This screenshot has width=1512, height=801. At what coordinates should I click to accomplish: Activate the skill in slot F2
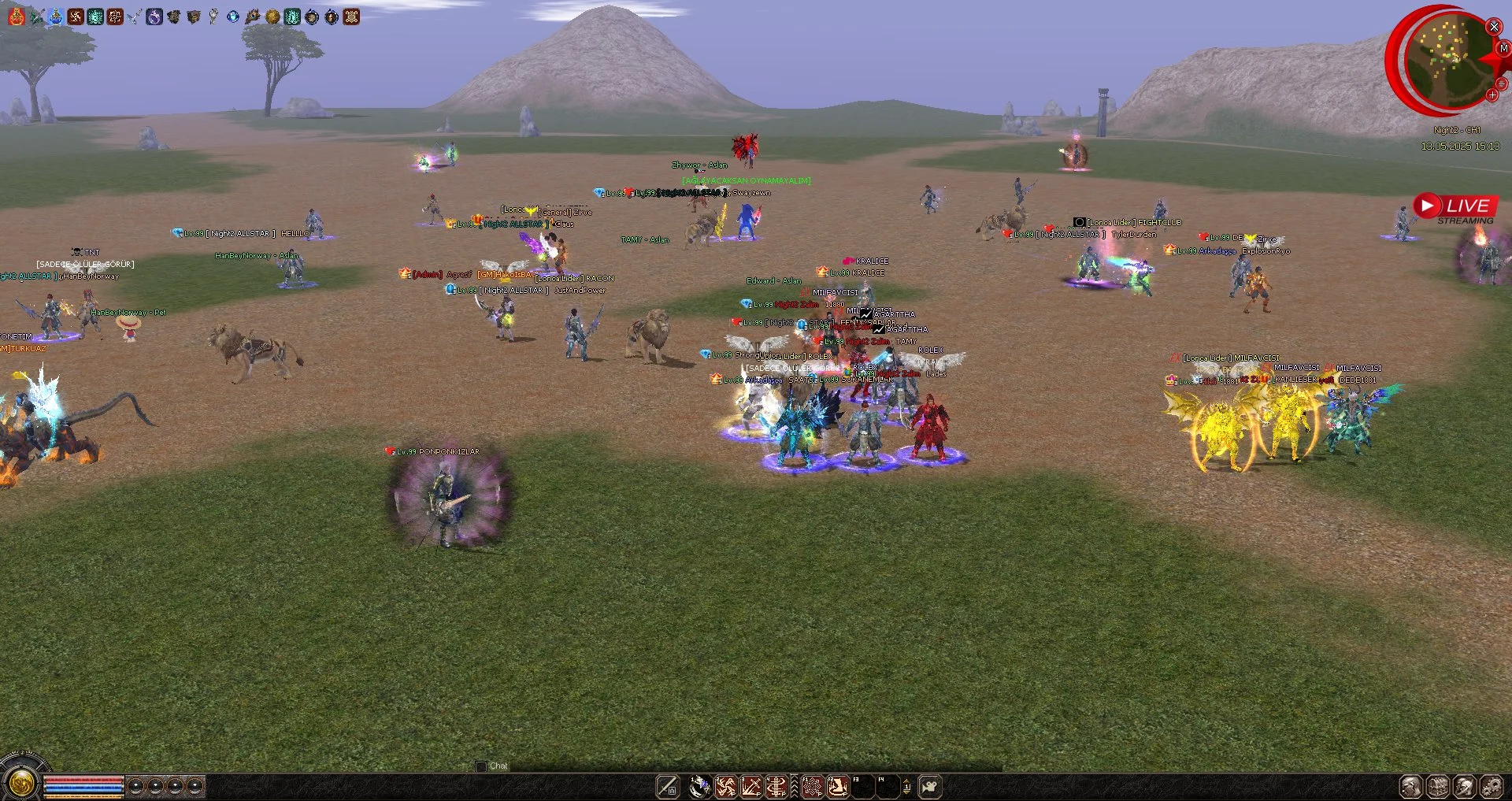837,786
